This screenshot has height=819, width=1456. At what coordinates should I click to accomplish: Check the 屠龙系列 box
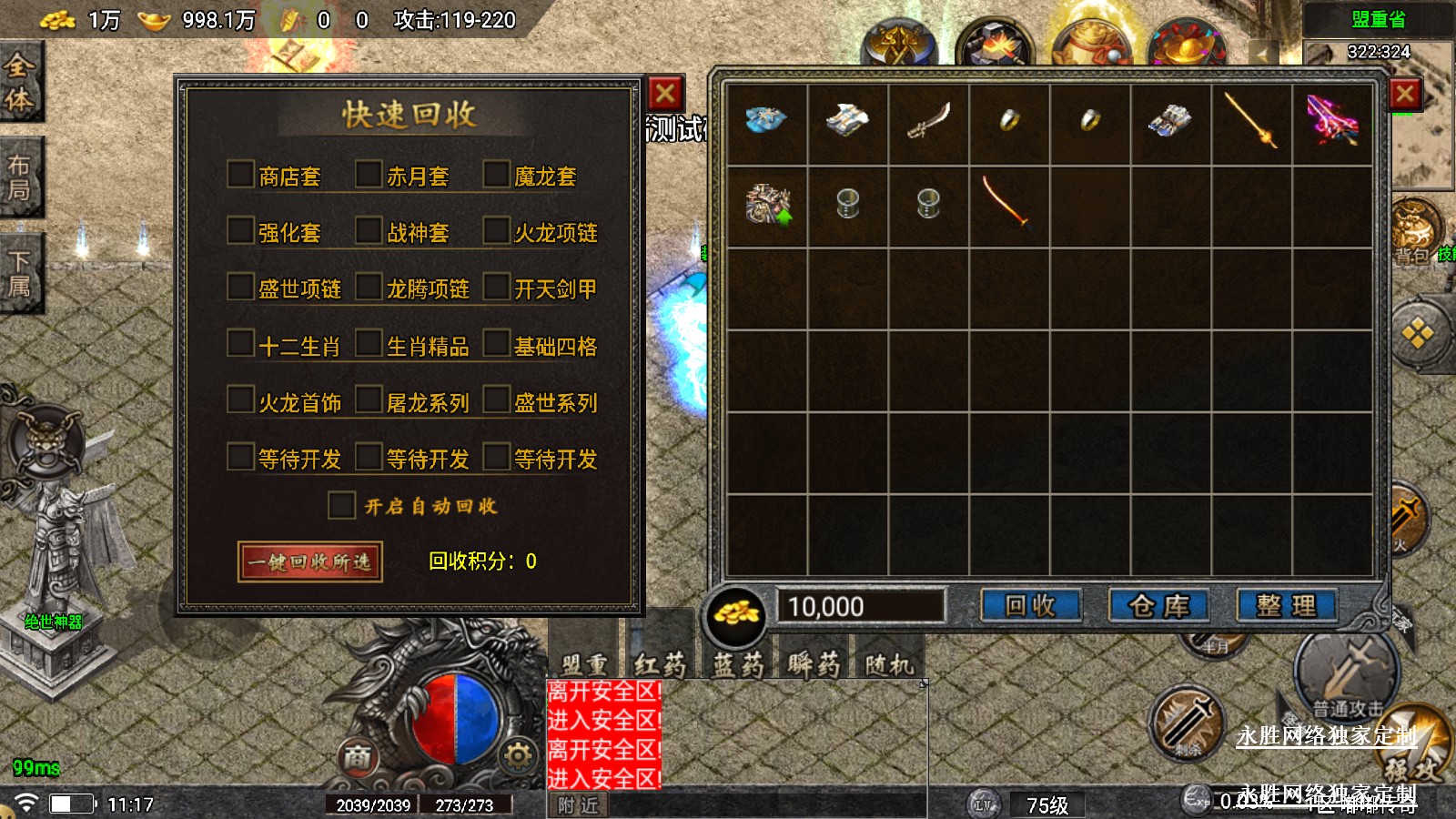pos(369,400)
